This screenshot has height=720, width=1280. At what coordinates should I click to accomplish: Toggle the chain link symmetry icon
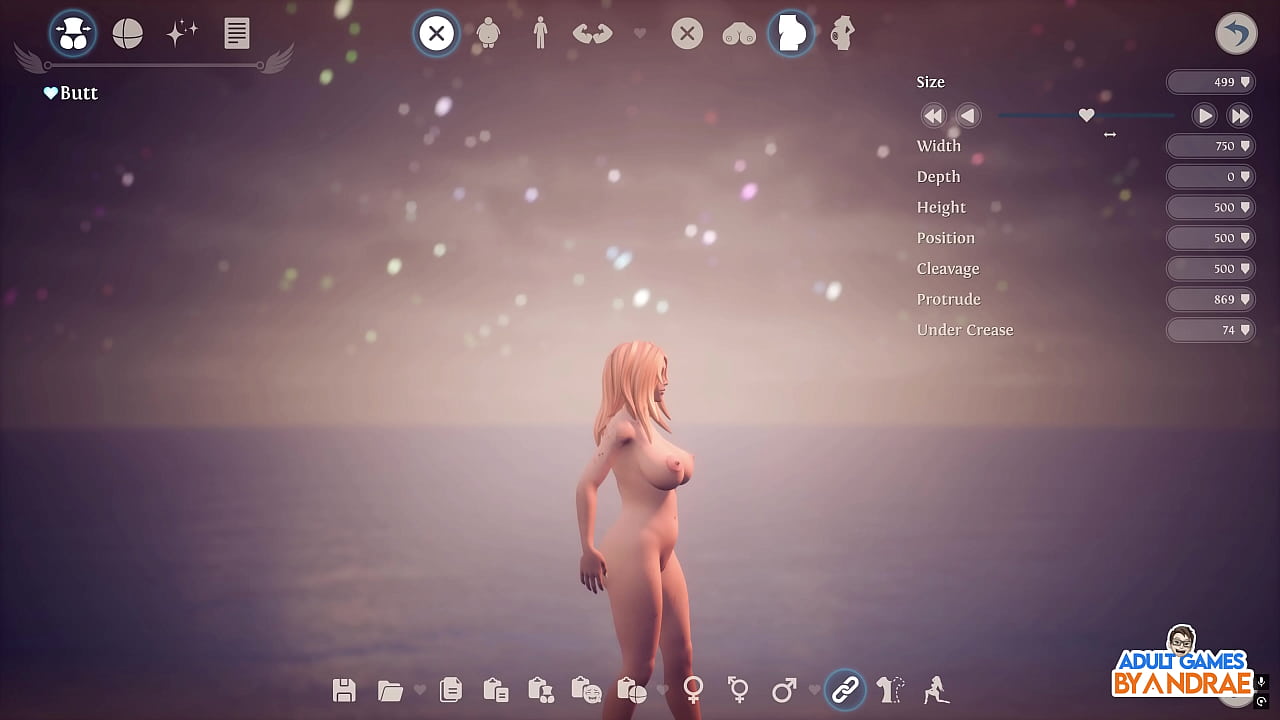[845, 689]
